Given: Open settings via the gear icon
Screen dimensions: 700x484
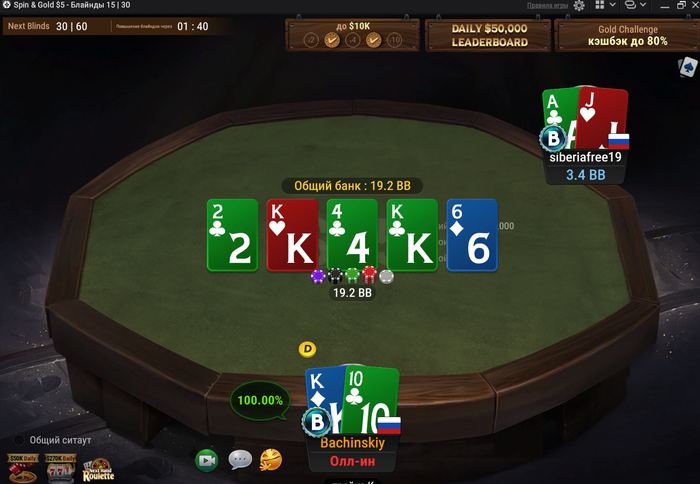Looking at the screenshot, I should 579,6.
